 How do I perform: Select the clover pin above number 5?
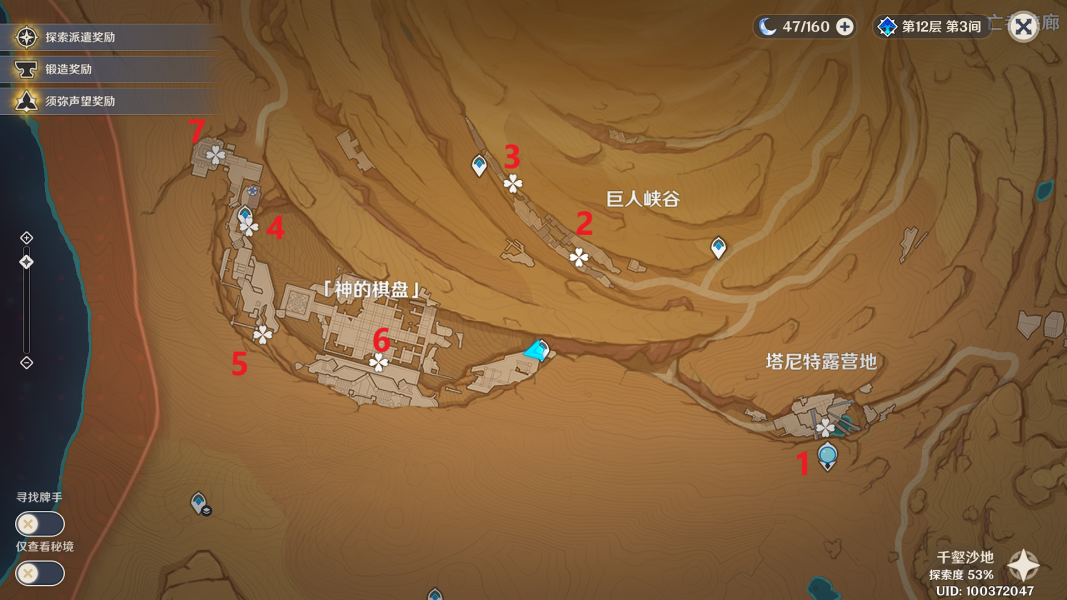click(x=263, y=334)
